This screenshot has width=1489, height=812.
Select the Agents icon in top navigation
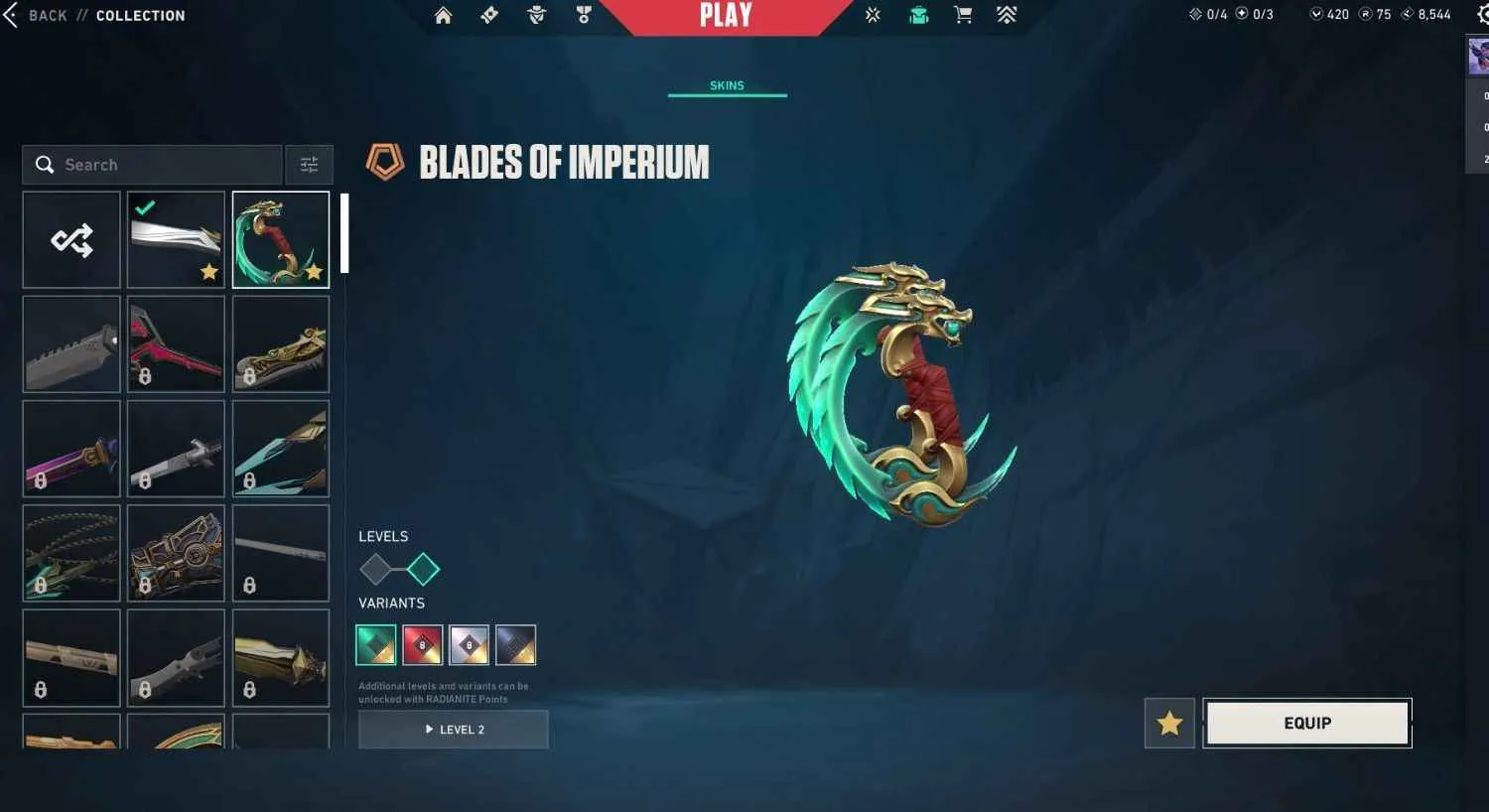pyautogui.click(x=536, y=16)
